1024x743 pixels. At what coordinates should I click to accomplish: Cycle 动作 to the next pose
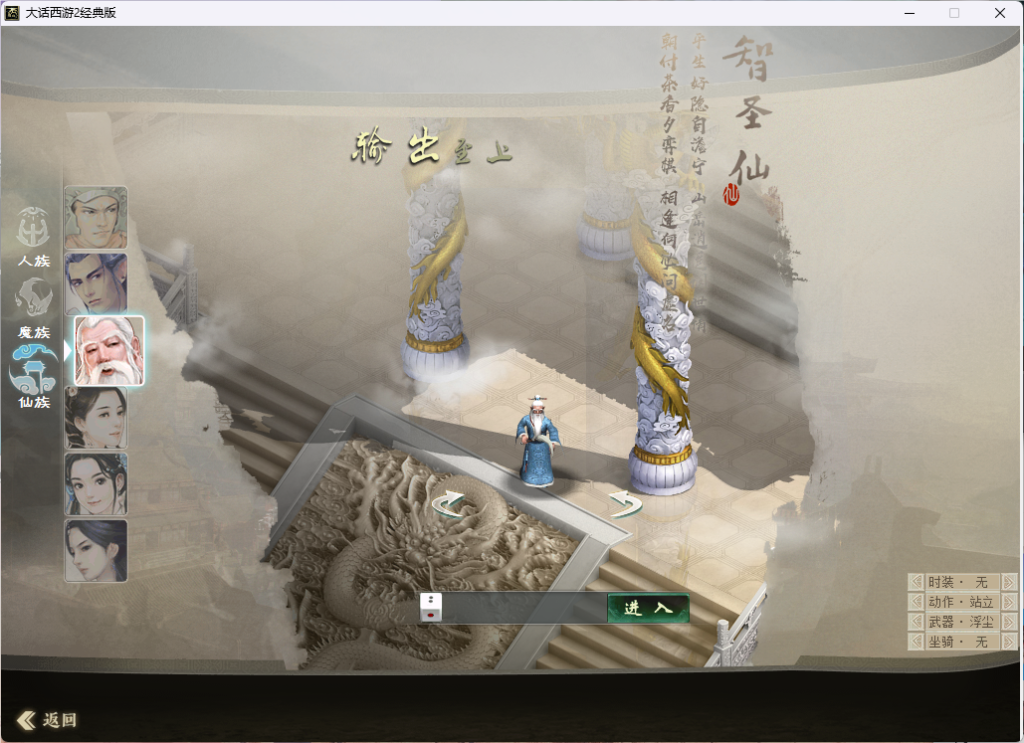pyautogui.click(x=1009, y=602)
